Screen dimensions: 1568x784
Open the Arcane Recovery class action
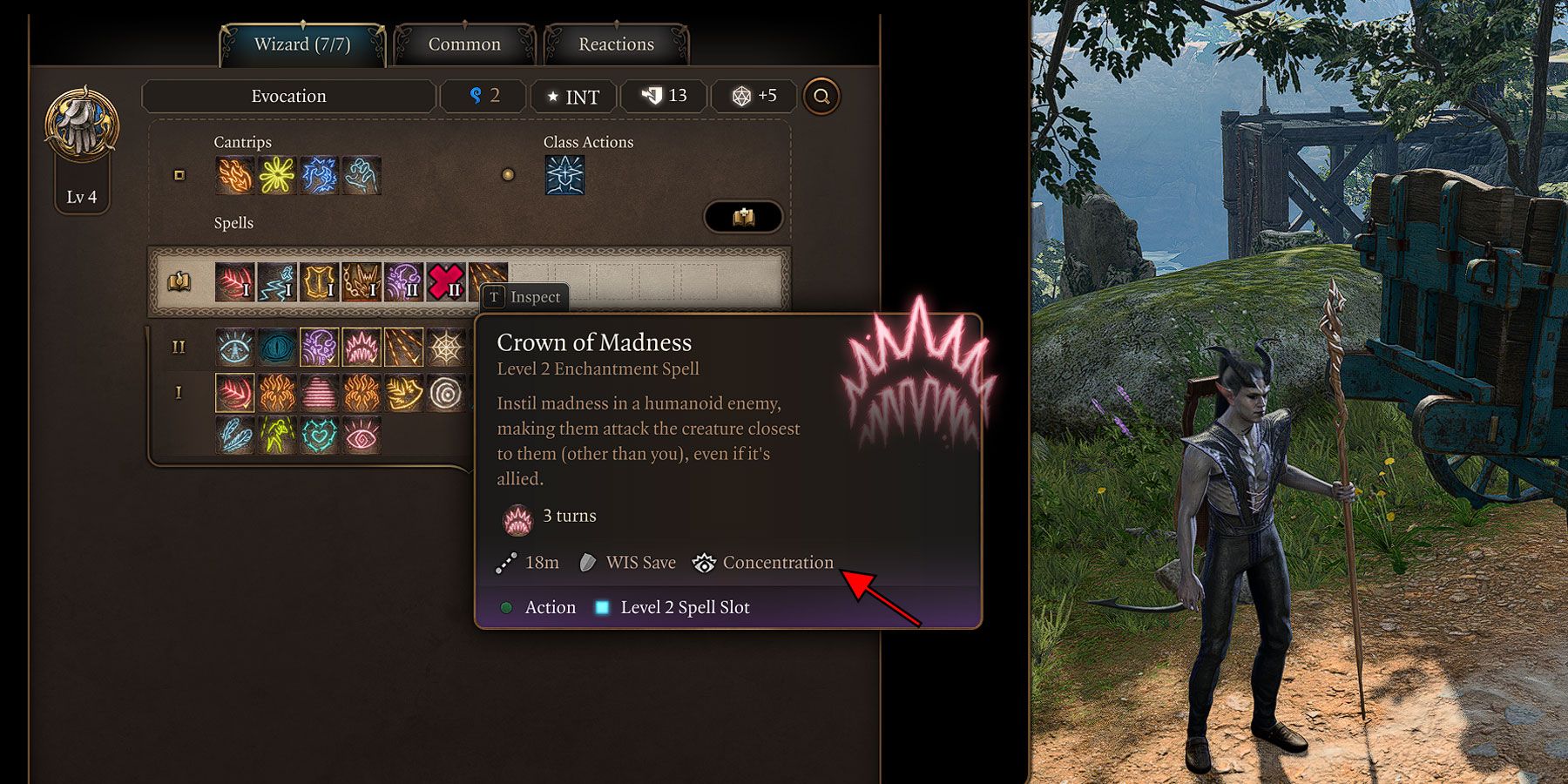[x=564, y=175]
